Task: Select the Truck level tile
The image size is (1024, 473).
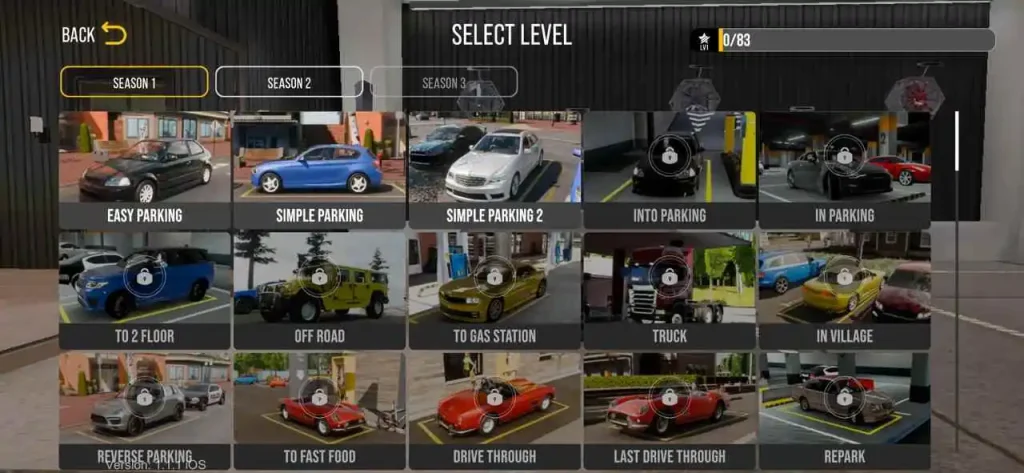Action: tap(669, 289)
